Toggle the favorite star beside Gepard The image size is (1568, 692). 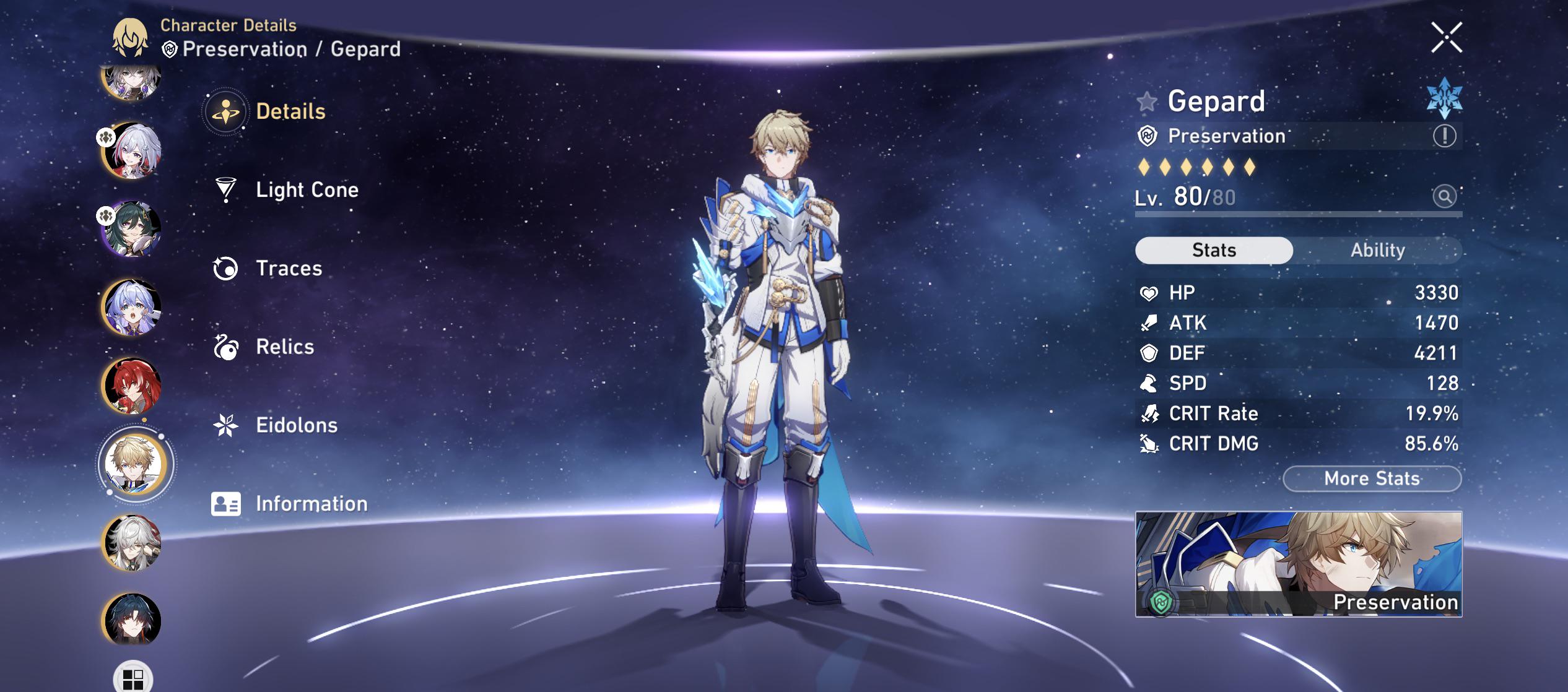pos(1147,102)
